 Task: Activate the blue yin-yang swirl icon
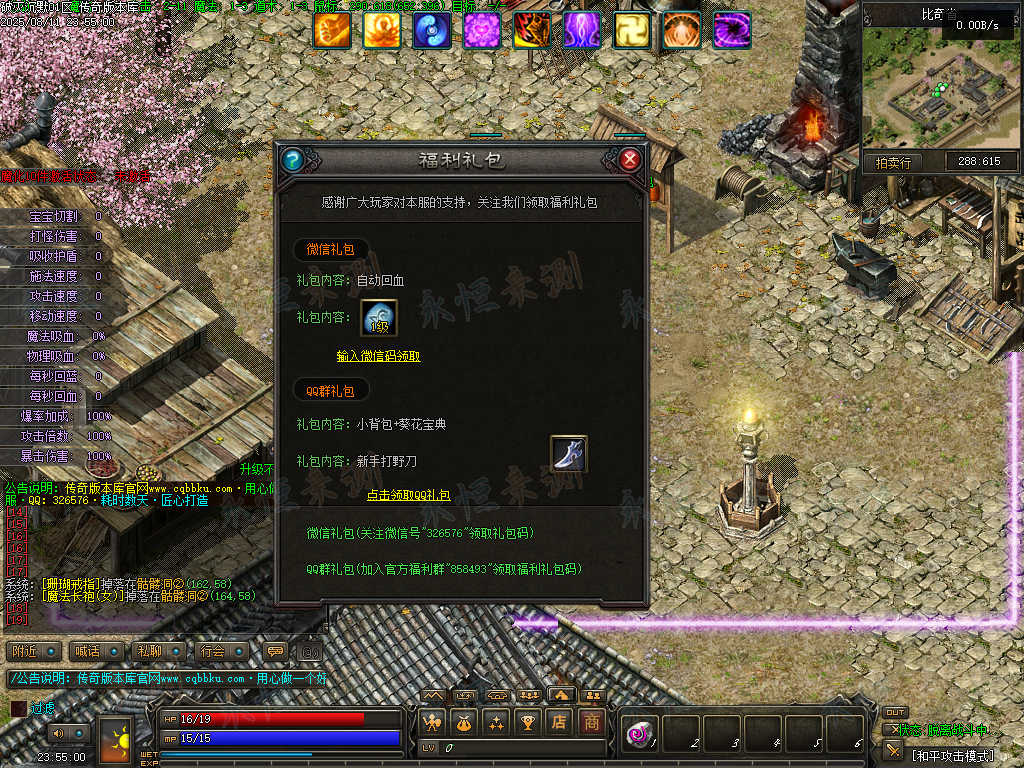pos(432,30)
